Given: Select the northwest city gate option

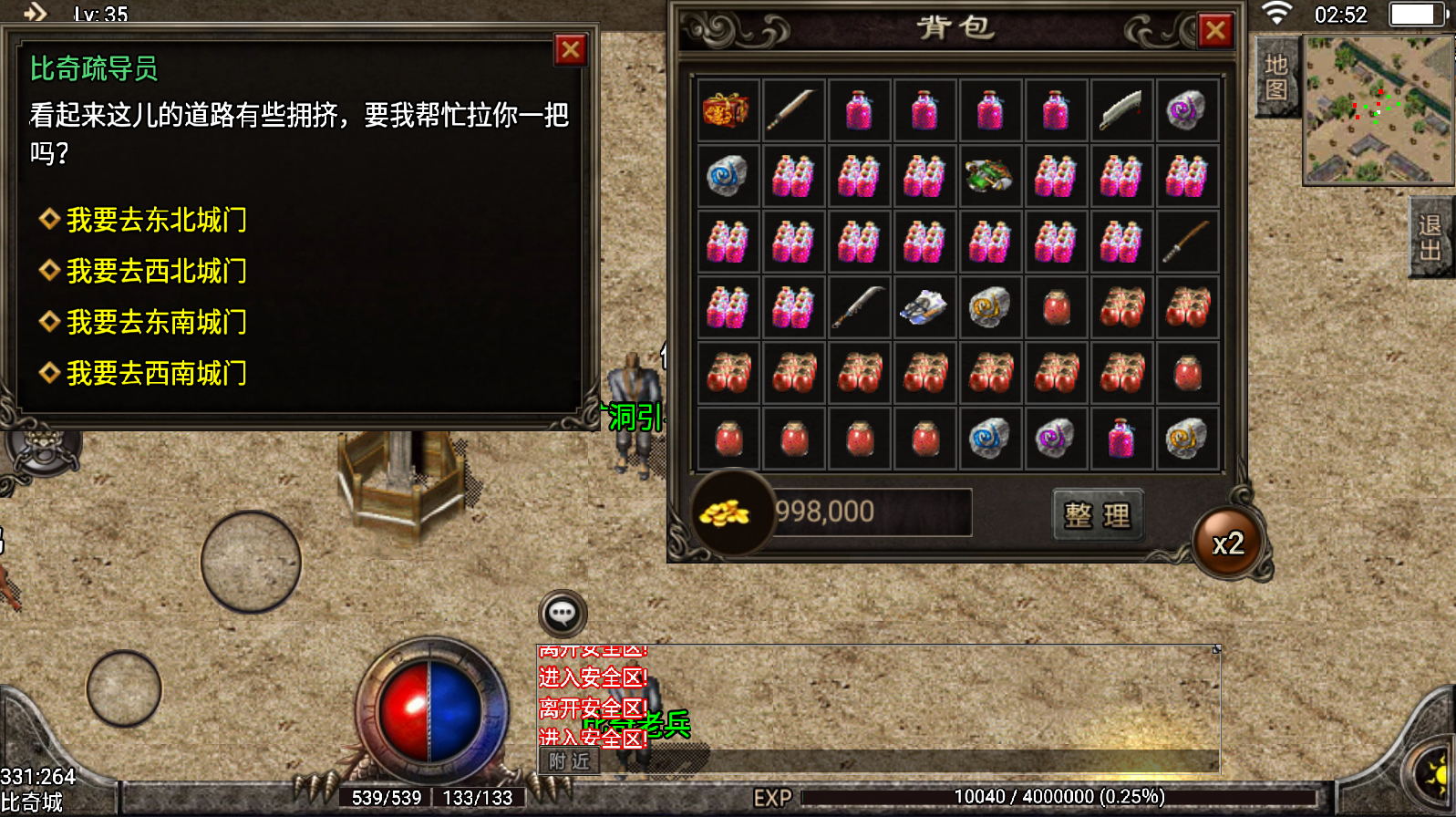Looking at the screenshot, I should point(156,271).
